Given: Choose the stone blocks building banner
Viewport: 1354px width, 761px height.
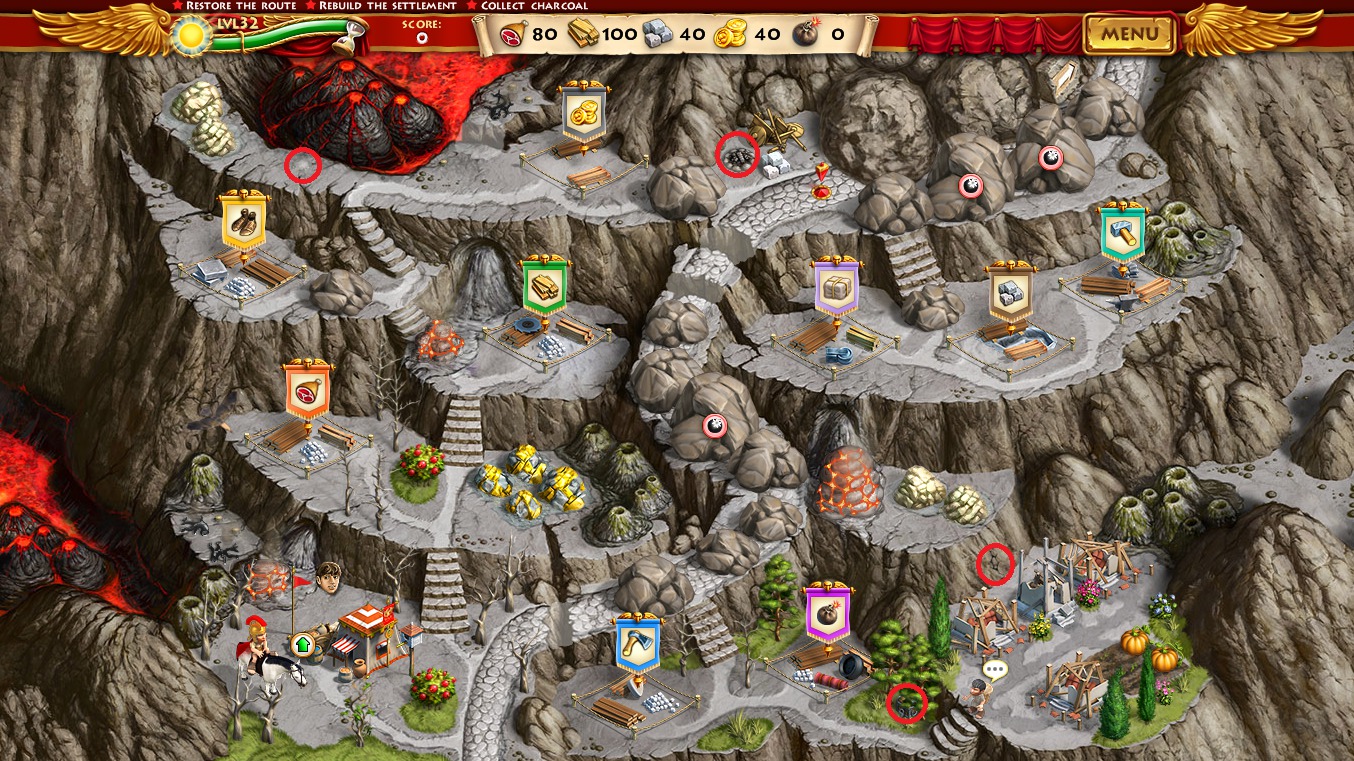Looking at the screenshot, I should click(1010, 293).
